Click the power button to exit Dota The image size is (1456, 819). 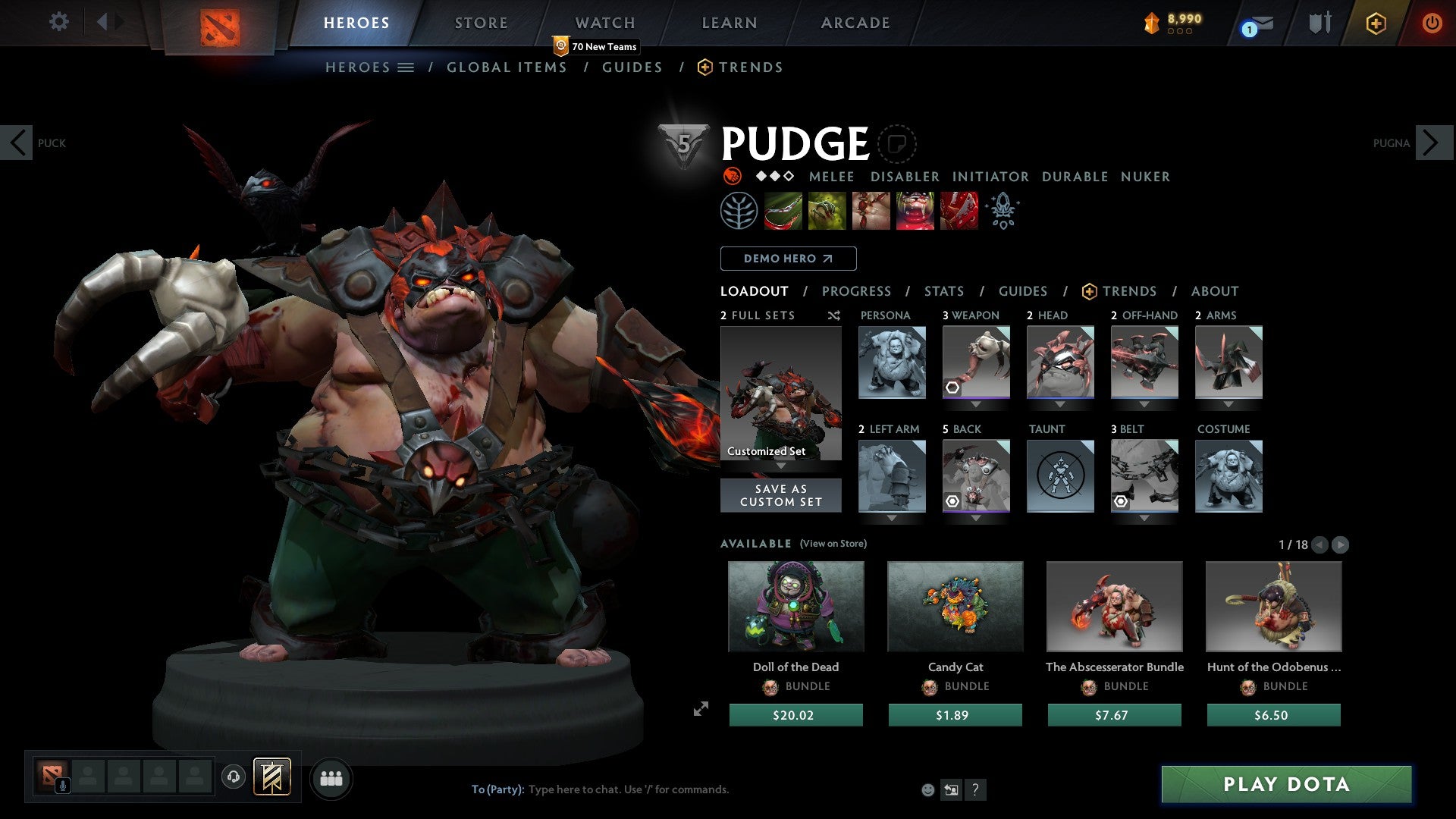click(1432, 23)
